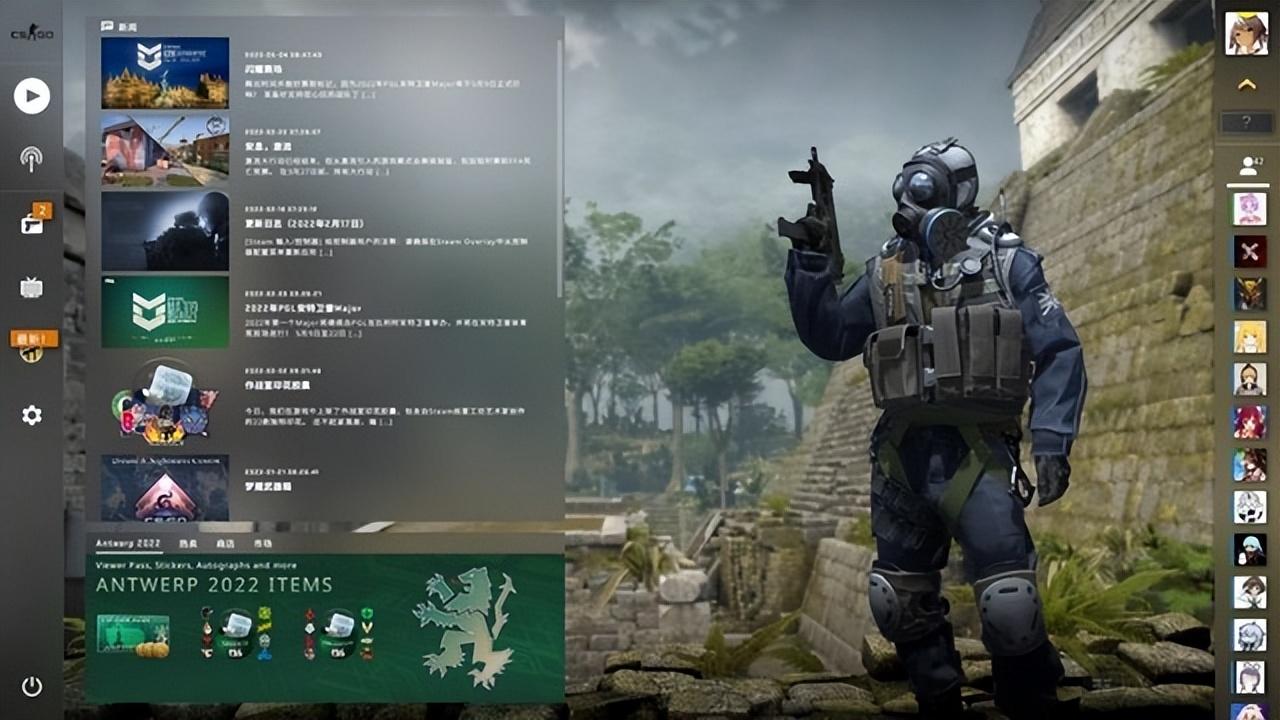1280x720 pixels.
Task: Open your profile avatar in the friends bar
Action: [1246, 33]
